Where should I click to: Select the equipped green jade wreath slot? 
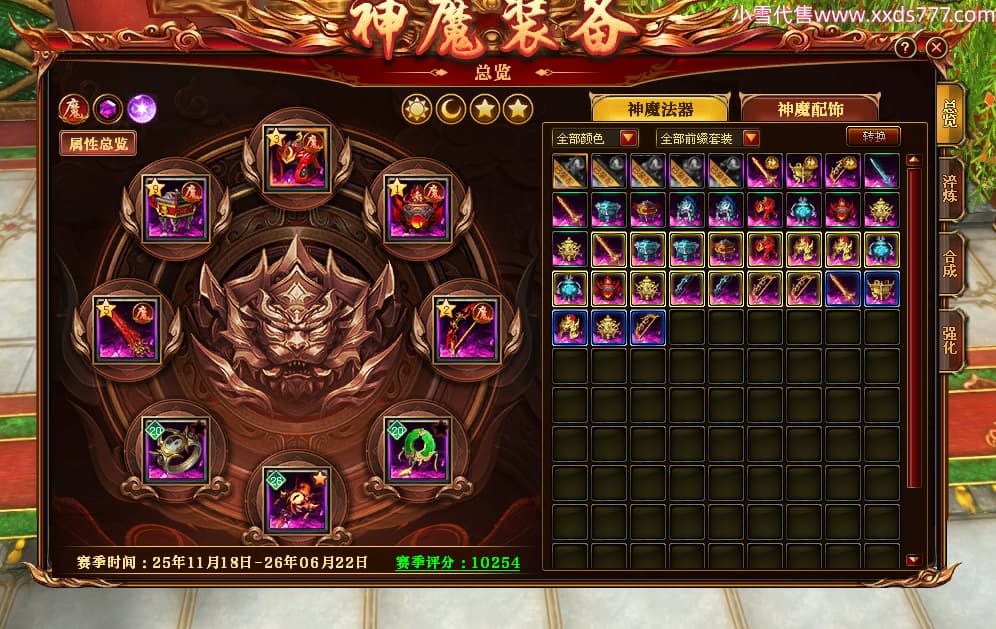point(418,449)
